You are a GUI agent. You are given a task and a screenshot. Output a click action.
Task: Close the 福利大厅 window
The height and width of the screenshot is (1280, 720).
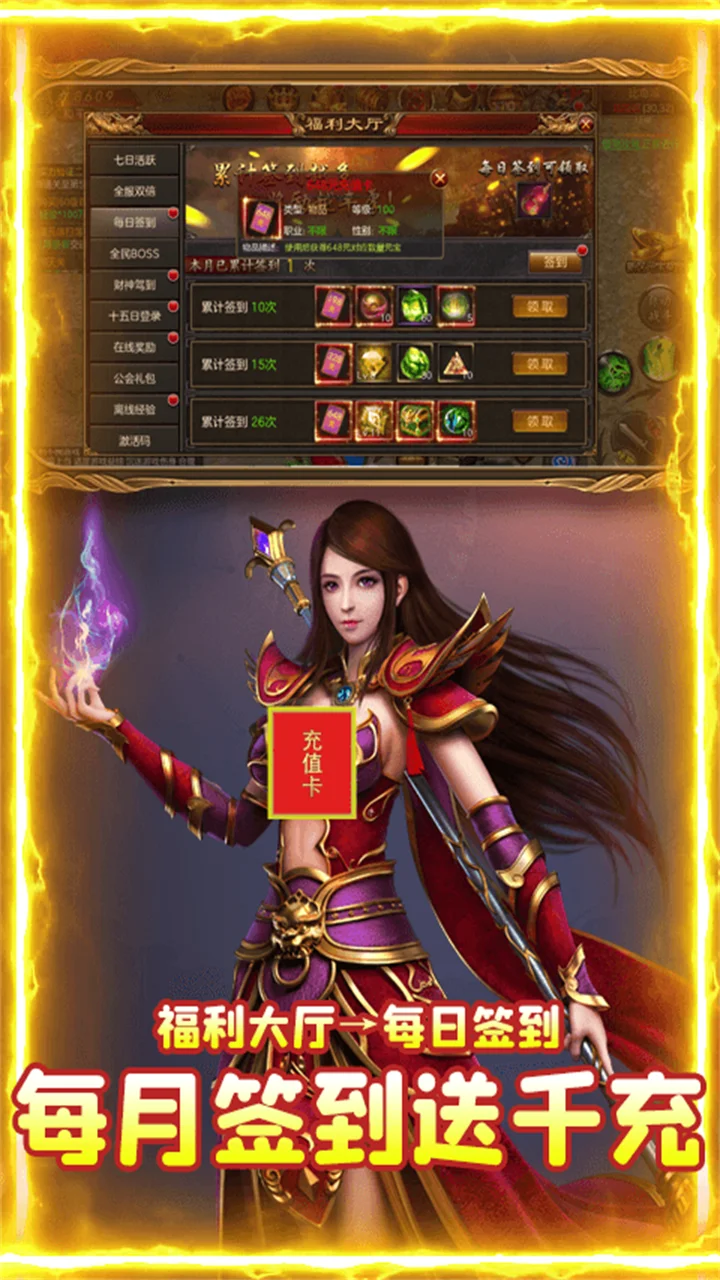point(585,125)
